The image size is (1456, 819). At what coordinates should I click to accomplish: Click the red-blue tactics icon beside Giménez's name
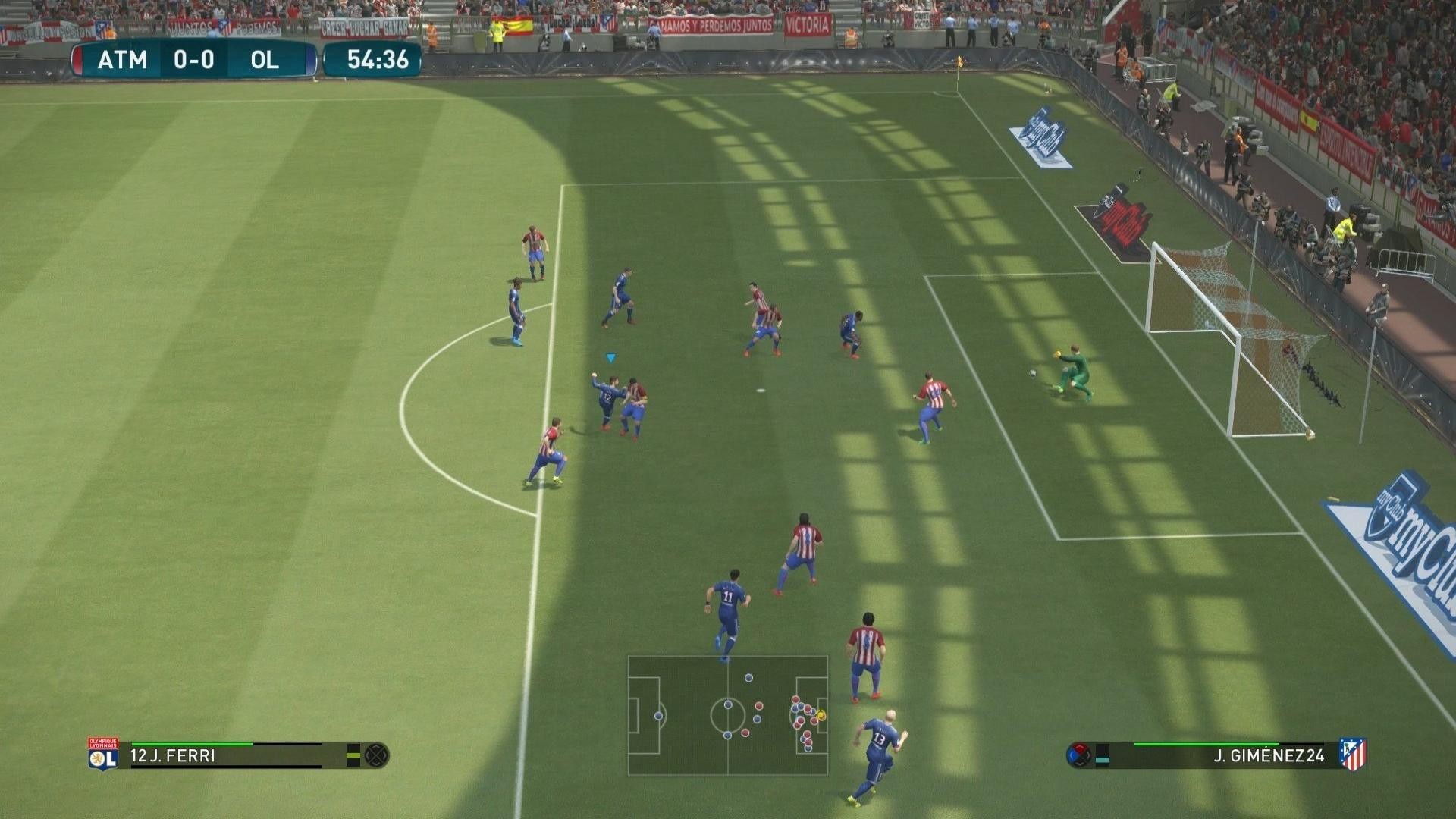(1078, 755)
